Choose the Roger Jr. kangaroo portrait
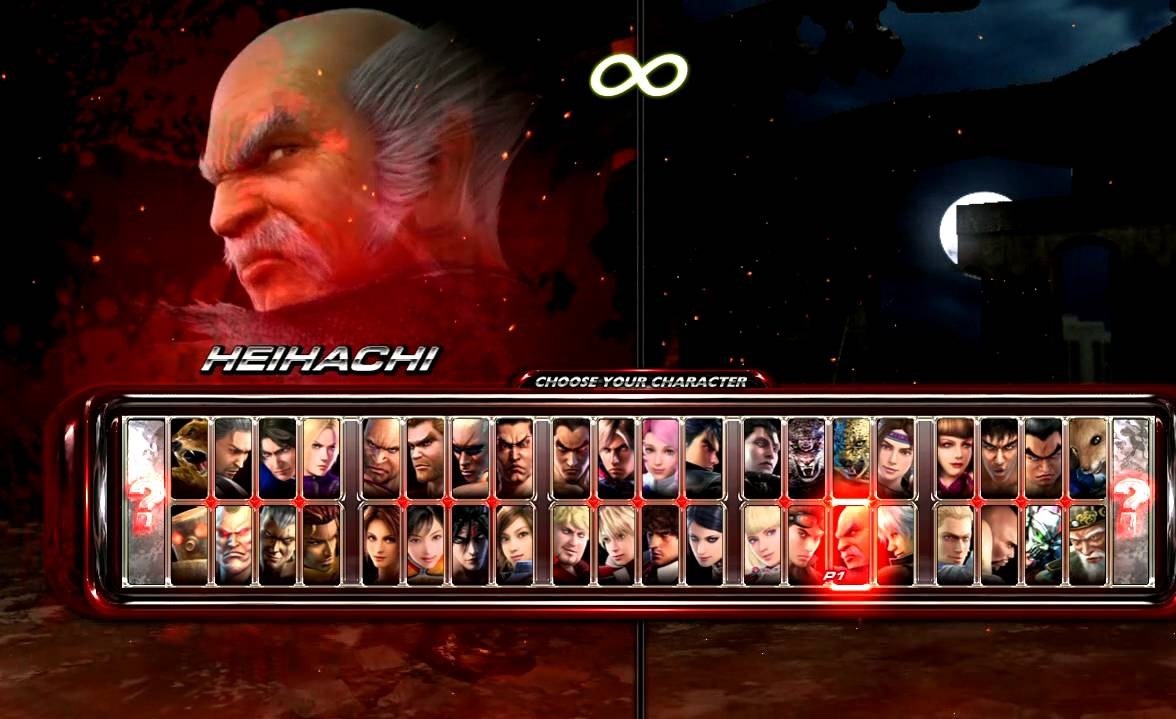1176x719 pixels. pyautogui.click(x=1087, y=457)
